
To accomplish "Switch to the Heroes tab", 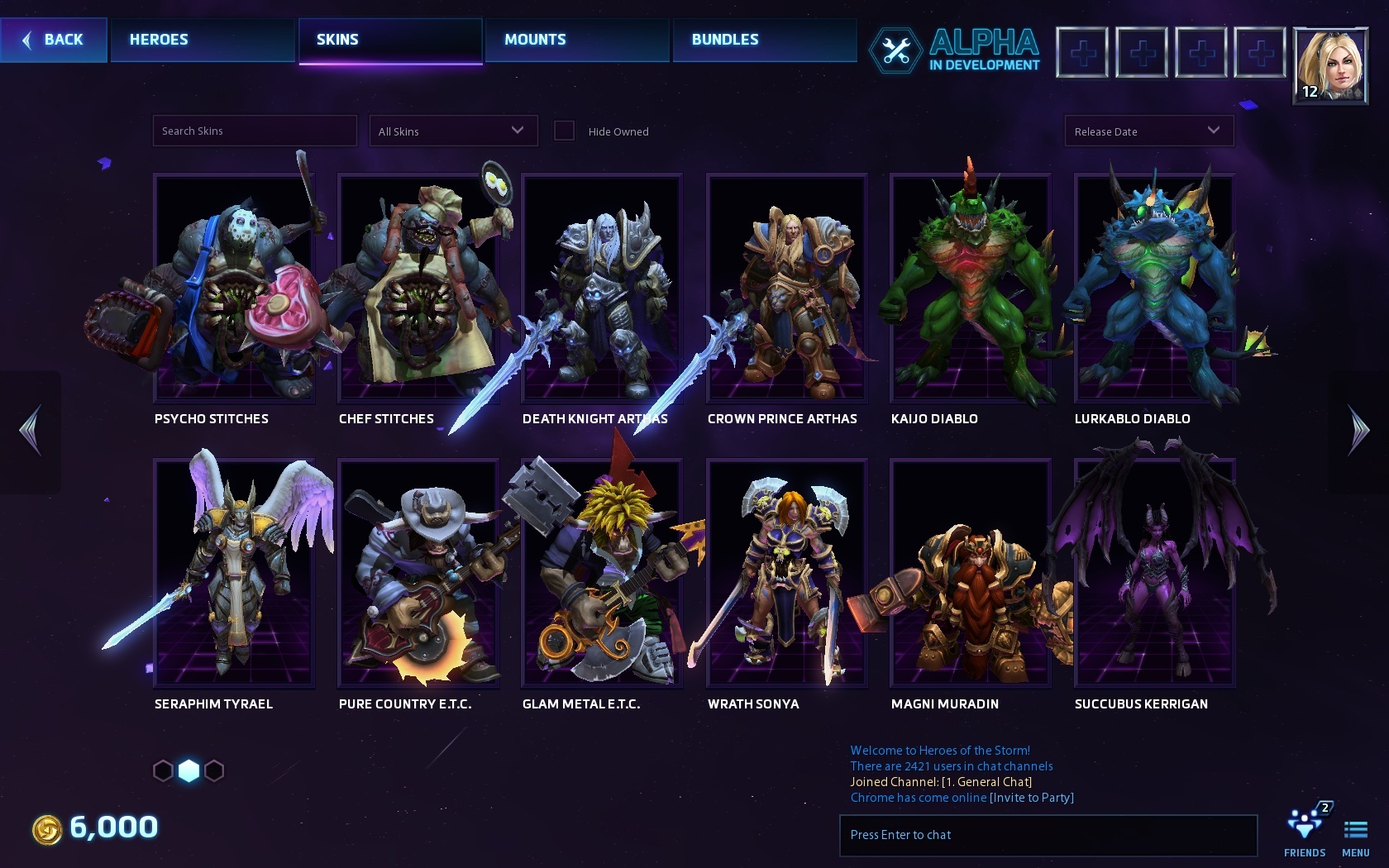I will (202, 40).
